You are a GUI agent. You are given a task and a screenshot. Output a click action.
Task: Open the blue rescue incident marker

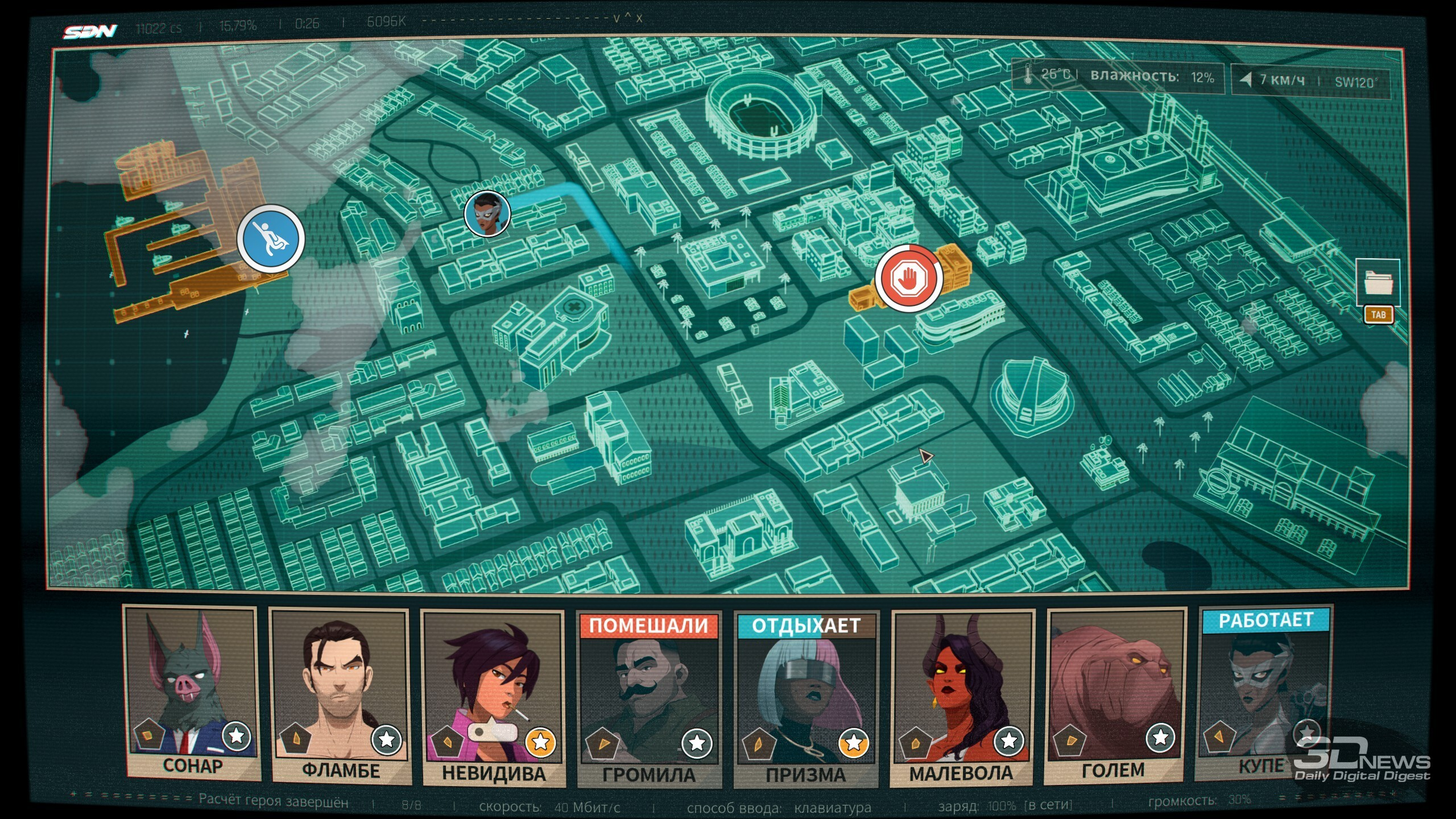pos(271,238)
